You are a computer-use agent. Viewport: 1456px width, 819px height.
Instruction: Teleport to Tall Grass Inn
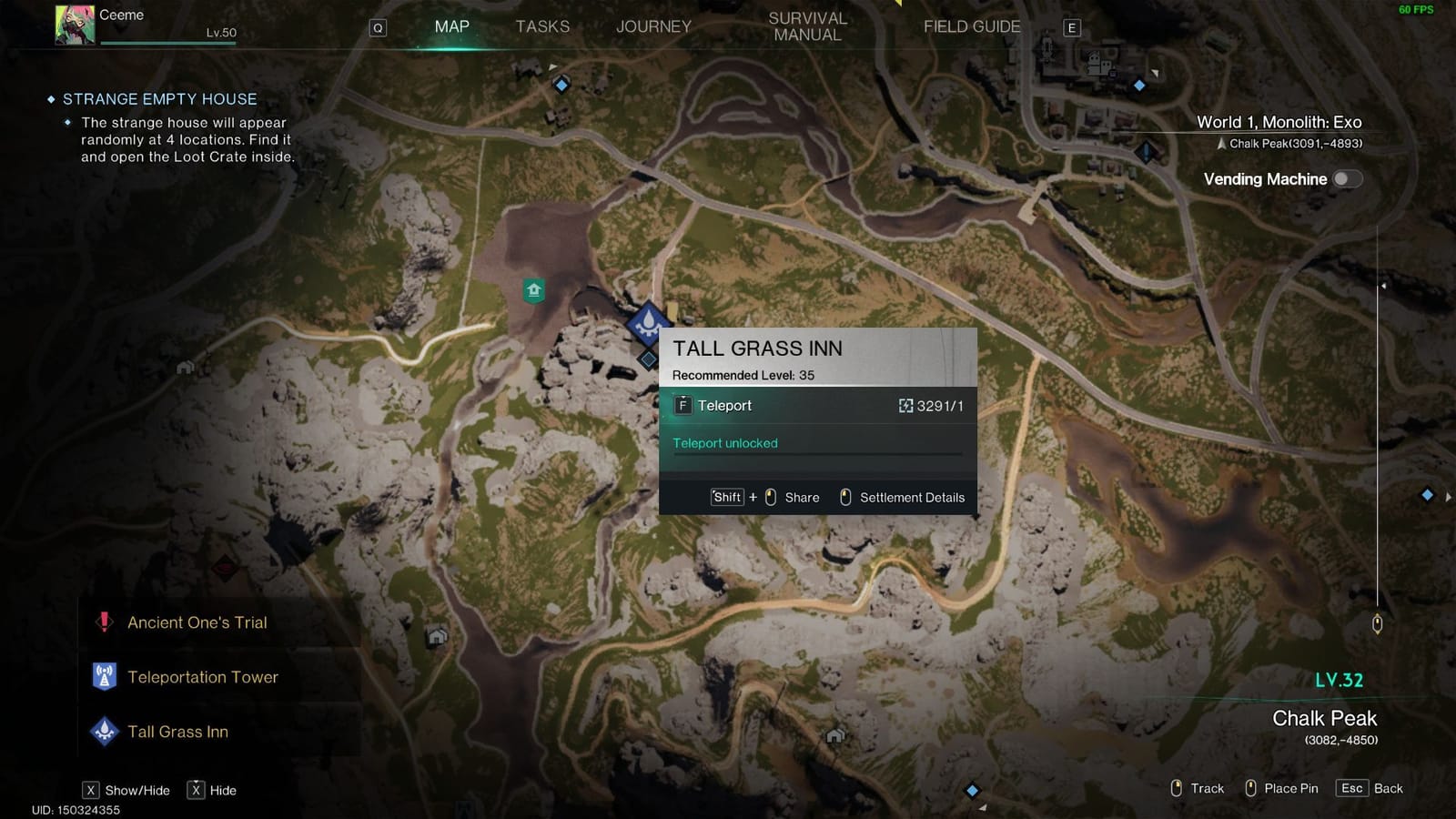tap(724, 406)
